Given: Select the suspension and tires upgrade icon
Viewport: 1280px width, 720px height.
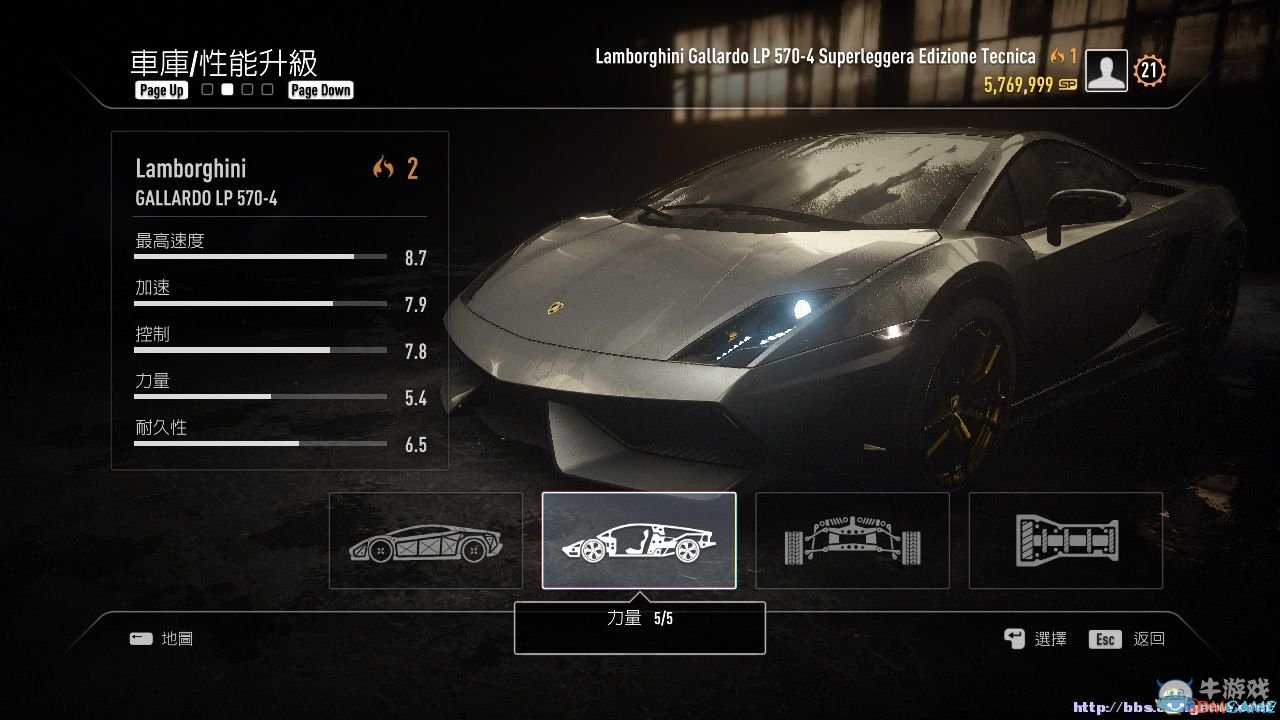Looking at the screenshot, I should tap(852, 540).
